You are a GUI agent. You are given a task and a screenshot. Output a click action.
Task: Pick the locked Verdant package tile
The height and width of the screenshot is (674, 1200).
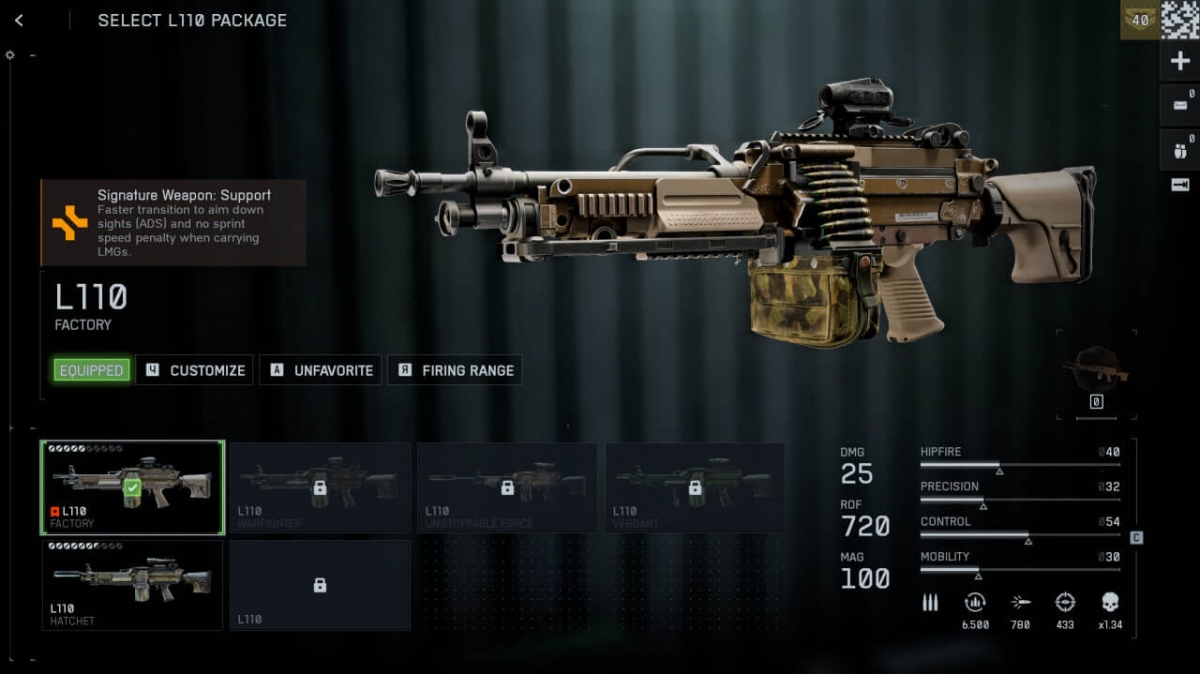pyautogui.click(x=695, y=487)
